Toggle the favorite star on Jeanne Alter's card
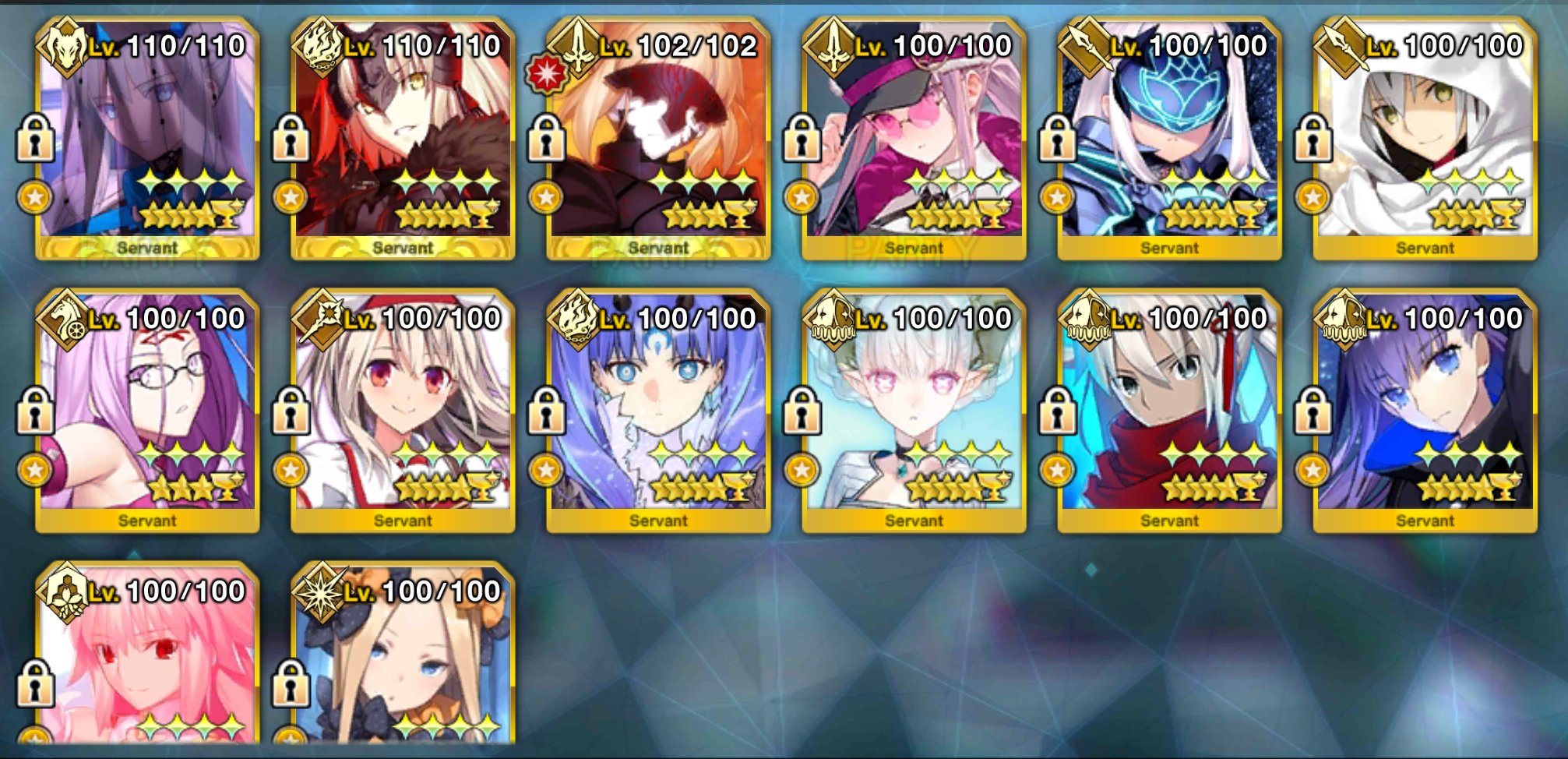 292,196
